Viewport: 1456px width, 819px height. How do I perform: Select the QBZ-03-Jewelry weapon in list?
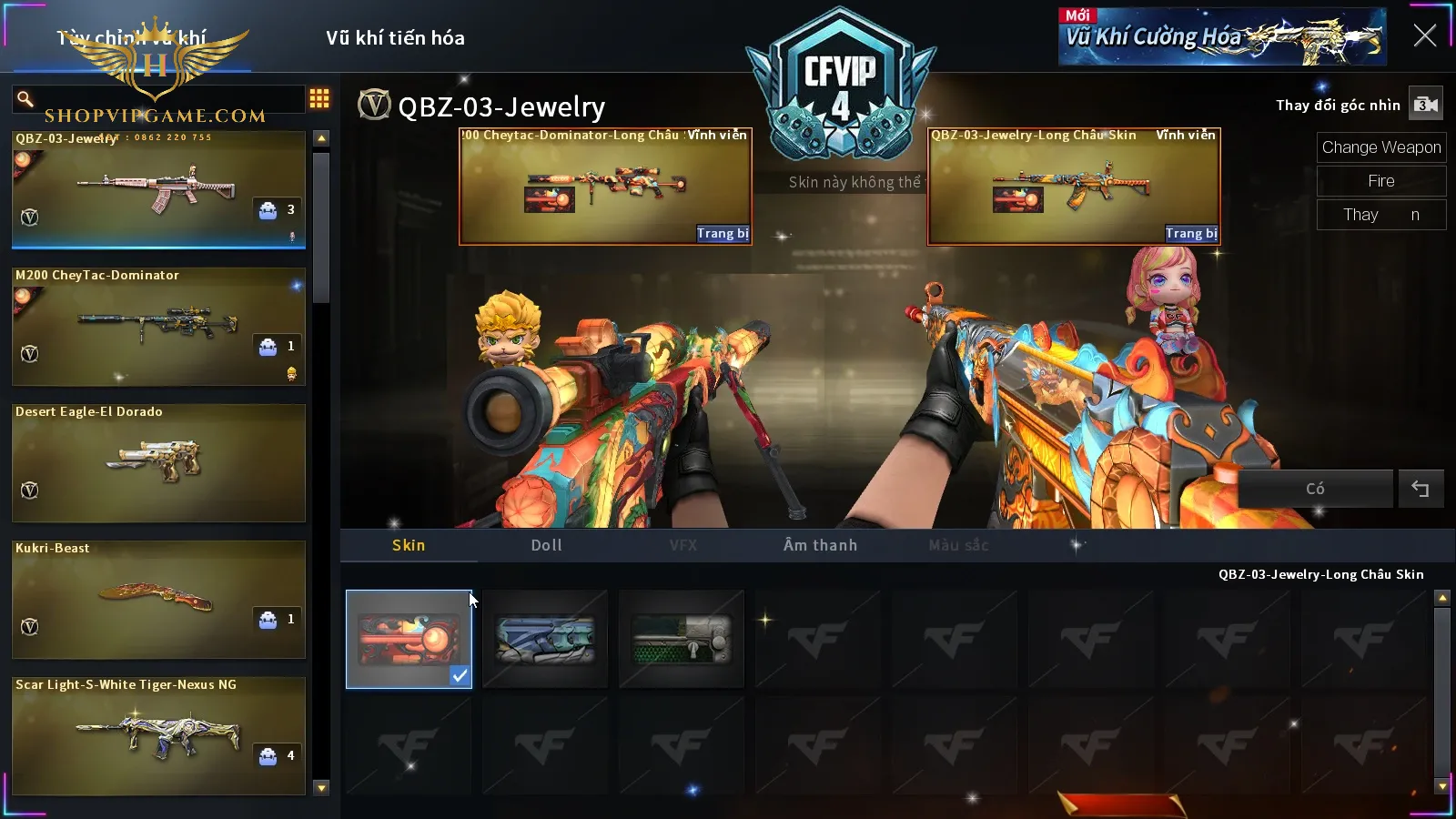158,189
